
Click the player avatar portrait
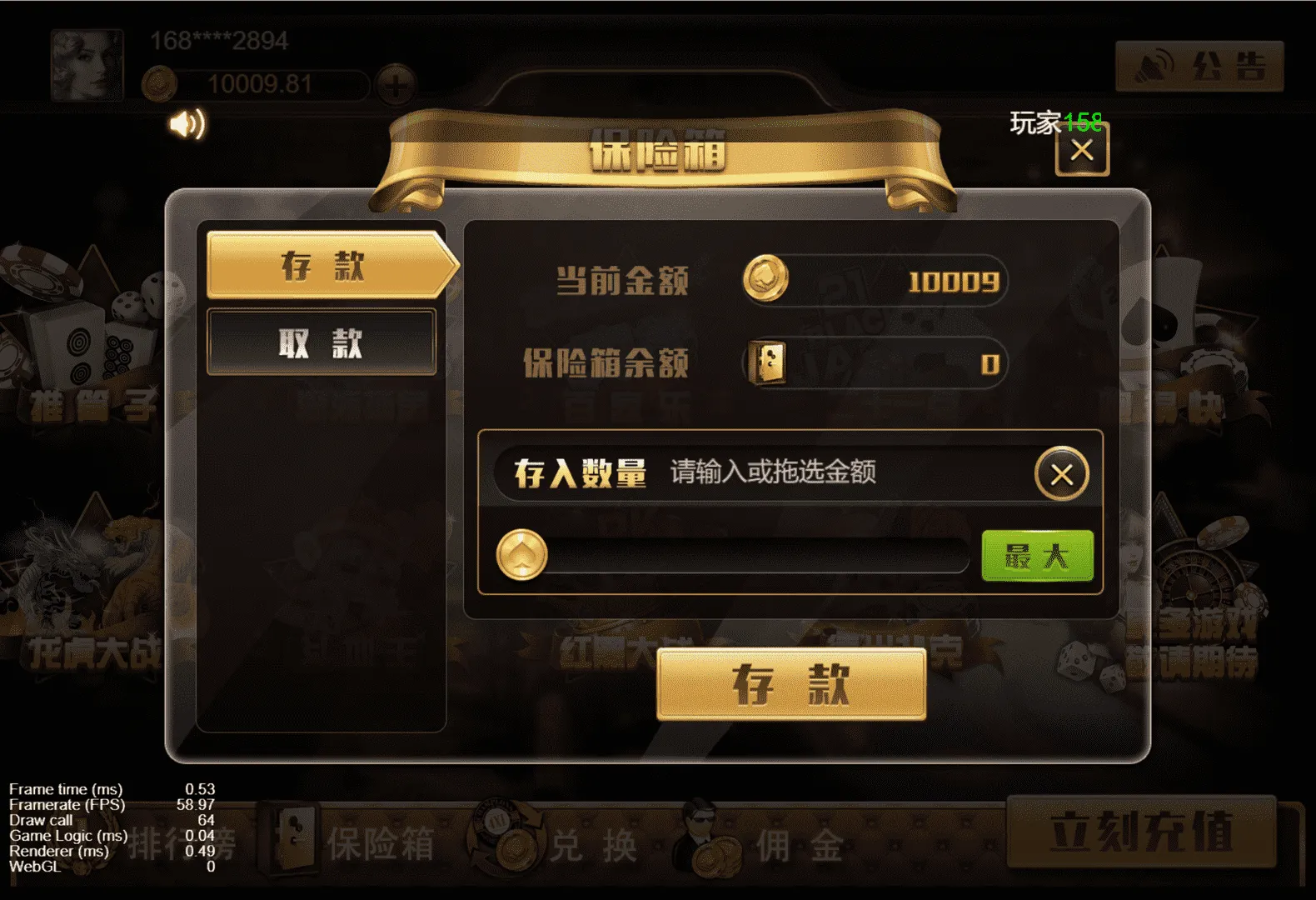[x=87, y=62]
